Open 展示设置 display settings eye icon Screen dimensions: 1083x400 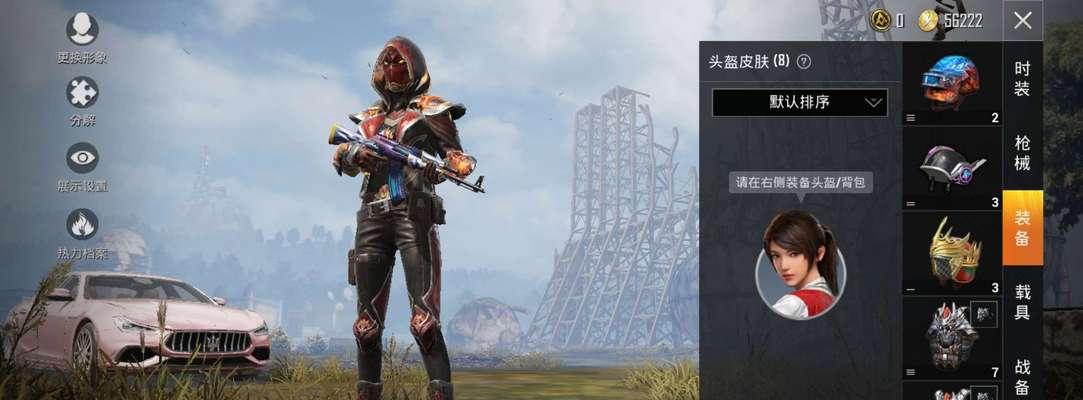tap(82, 158)
